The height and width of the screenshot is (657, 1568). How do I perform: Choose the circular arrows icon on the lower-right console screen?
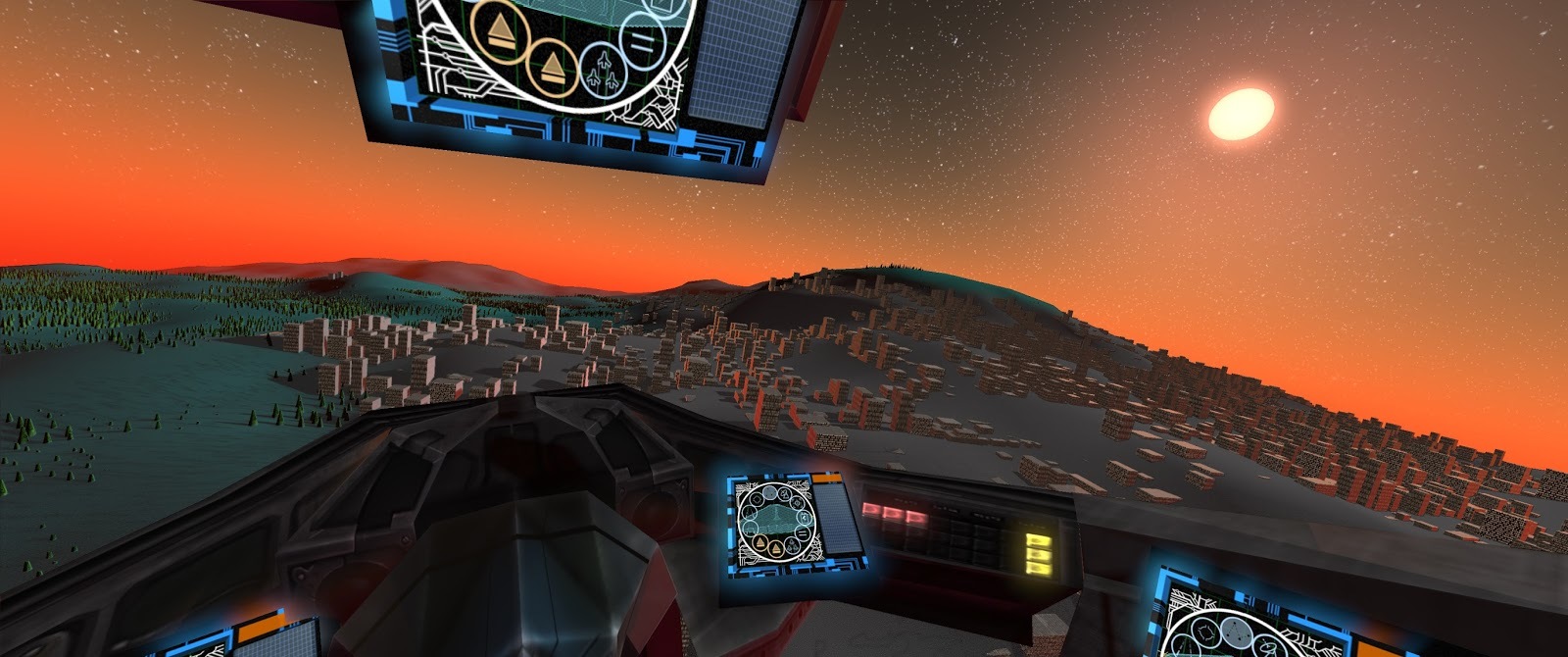click(x=1205, y=632)
